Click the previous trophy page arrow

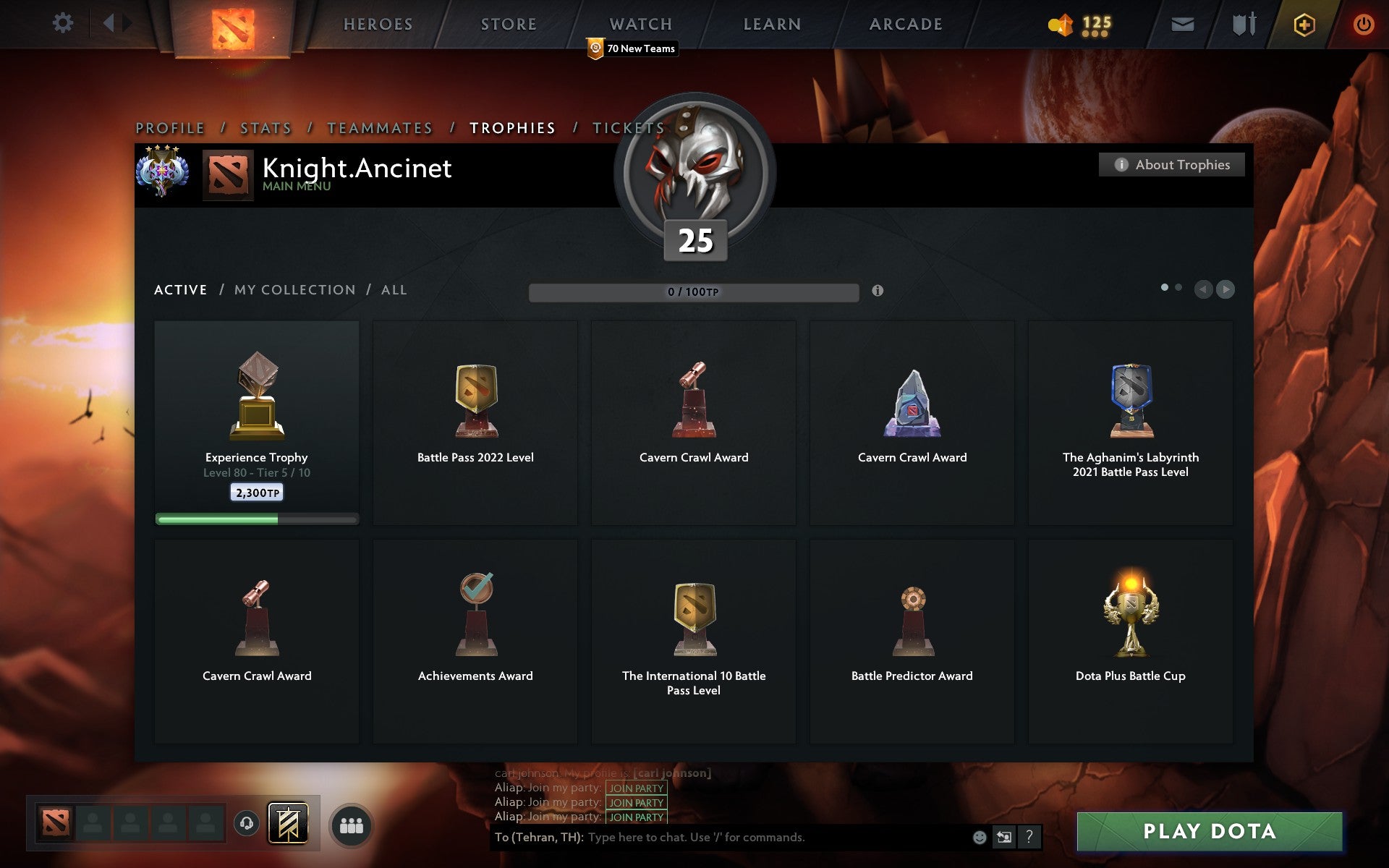[x=1202, y=290]
